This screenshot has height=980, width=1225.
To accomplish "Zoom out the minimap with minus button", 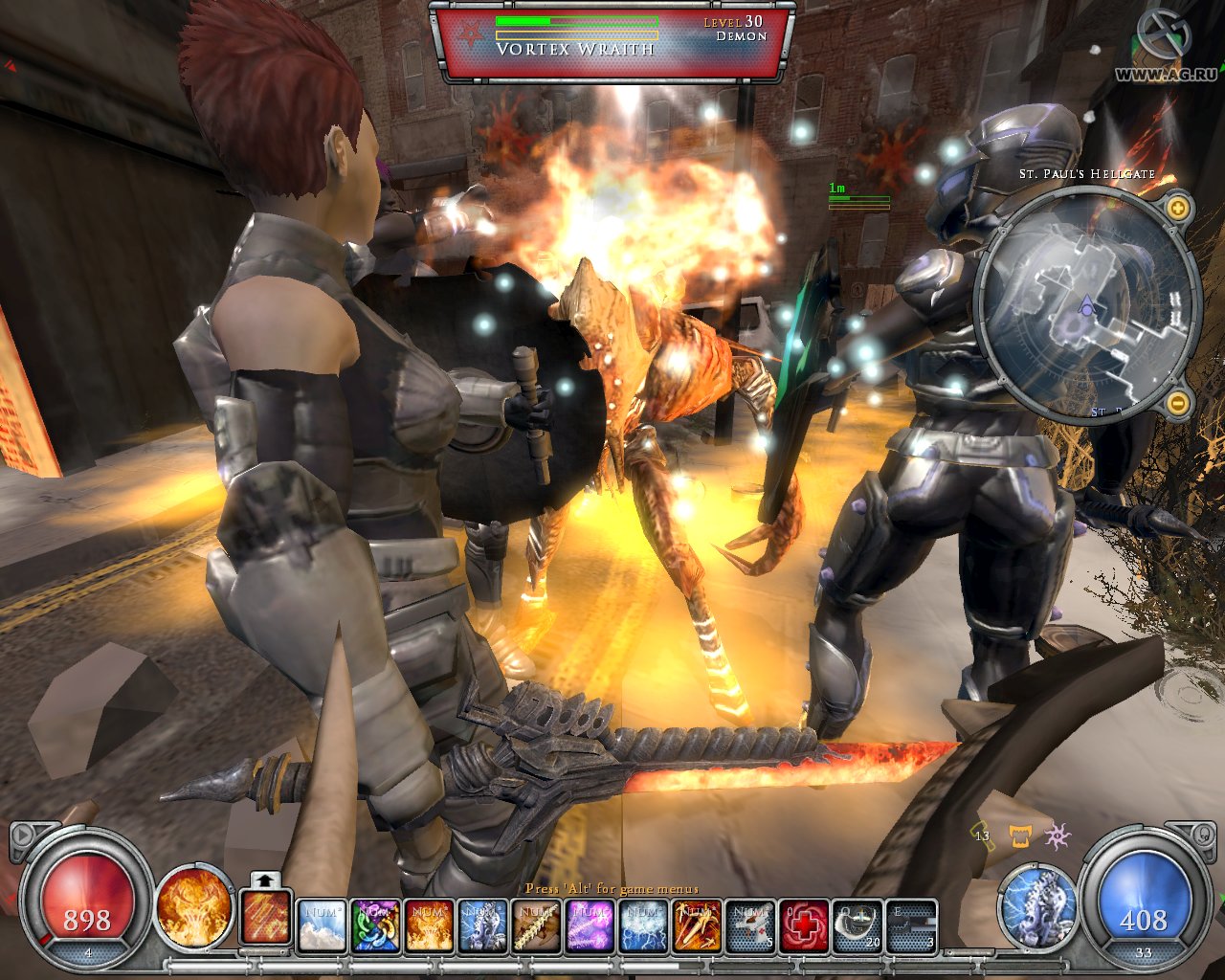I will (1177, 403).
